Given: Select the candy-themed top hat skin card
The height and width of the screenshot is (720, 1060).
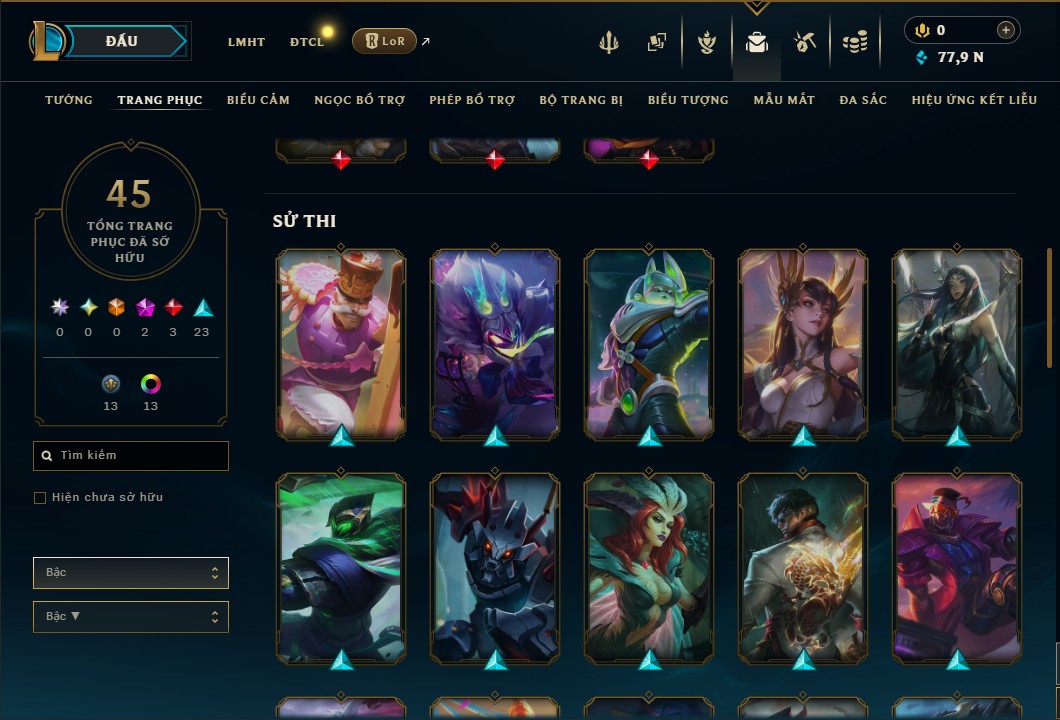Looking at the screenshot, I should (341, 342).
